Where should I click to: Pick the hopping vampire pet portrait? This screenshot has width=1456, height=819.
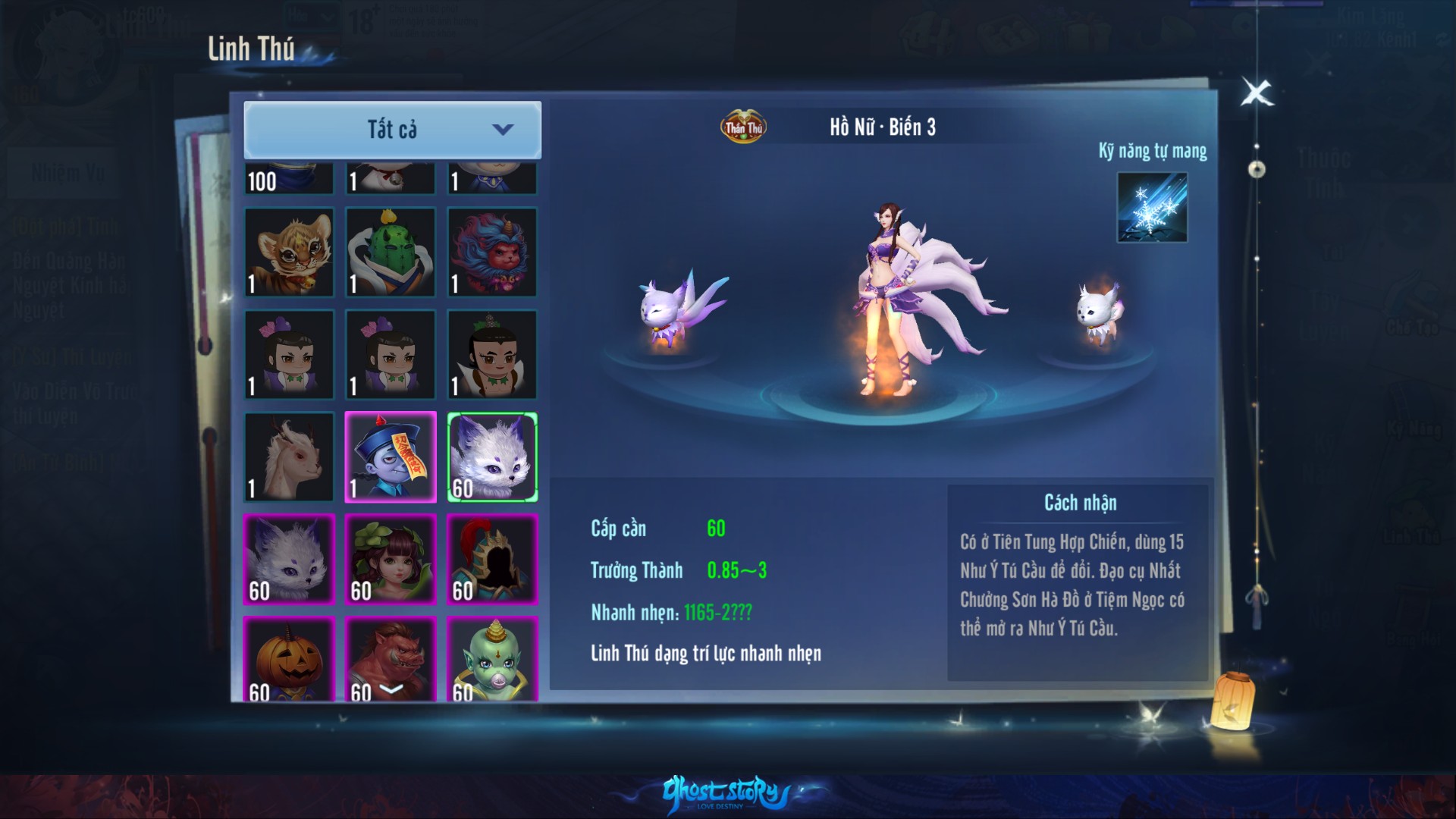point(391,457)
